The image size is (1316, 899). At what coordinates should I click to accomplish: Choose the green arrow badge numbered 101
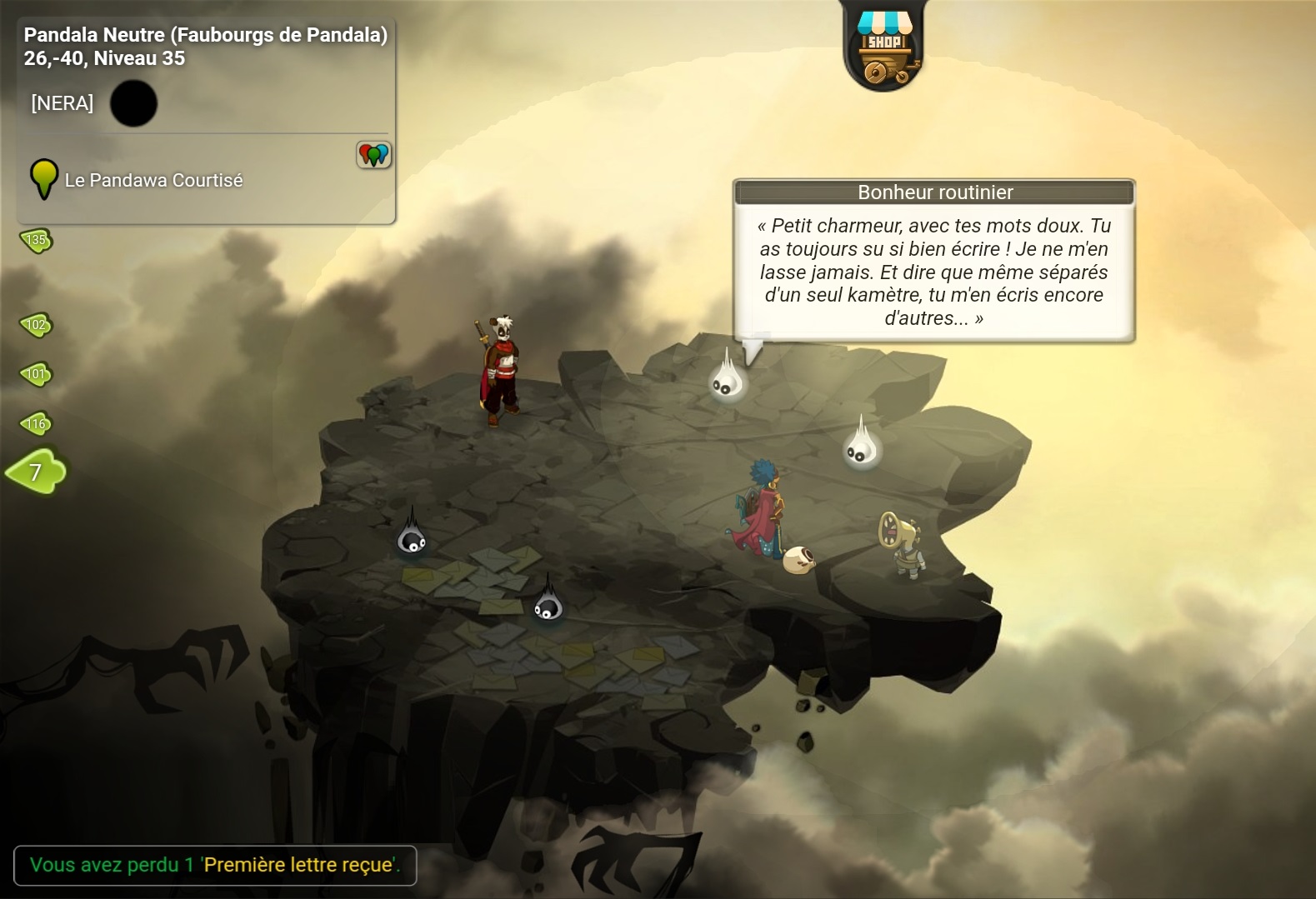click(36, 374)
